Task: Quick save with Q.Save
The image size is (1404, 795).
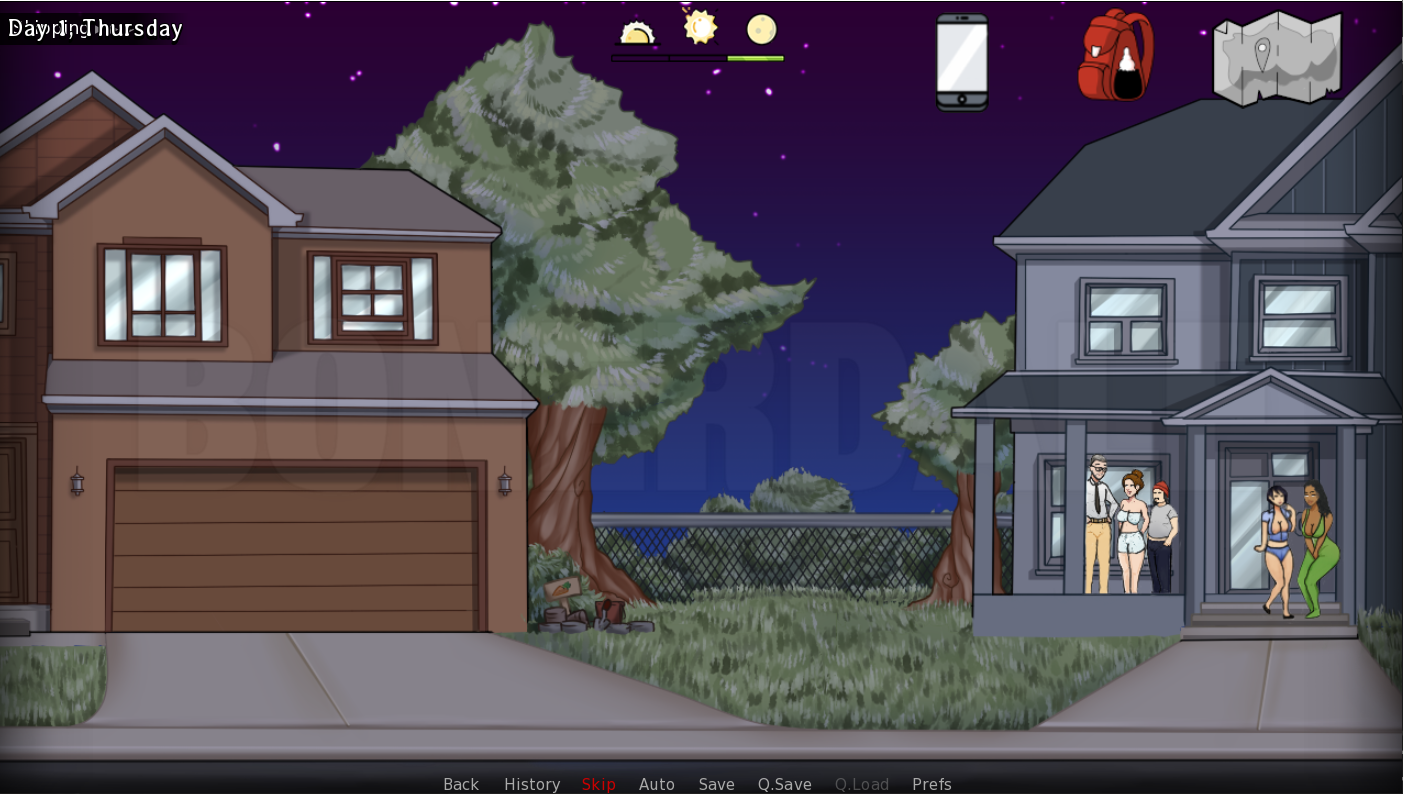Action: coord(785,784)
